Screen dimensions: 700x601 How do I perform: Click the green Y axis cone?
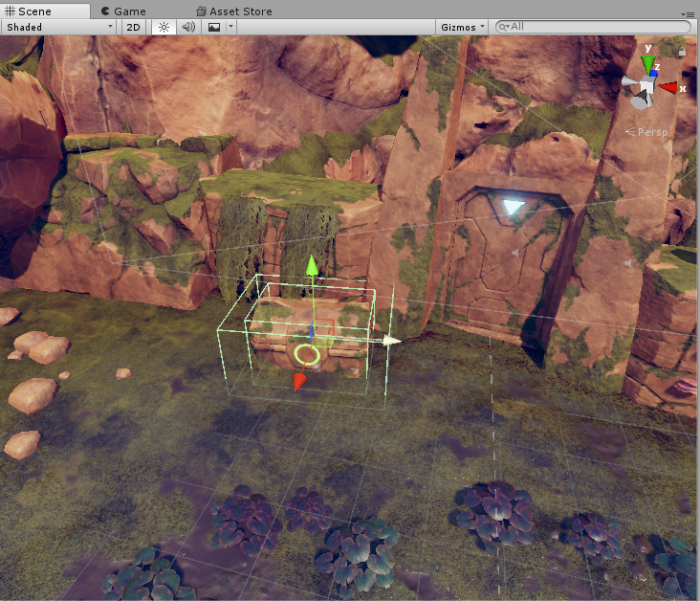(x=647, y=64)
